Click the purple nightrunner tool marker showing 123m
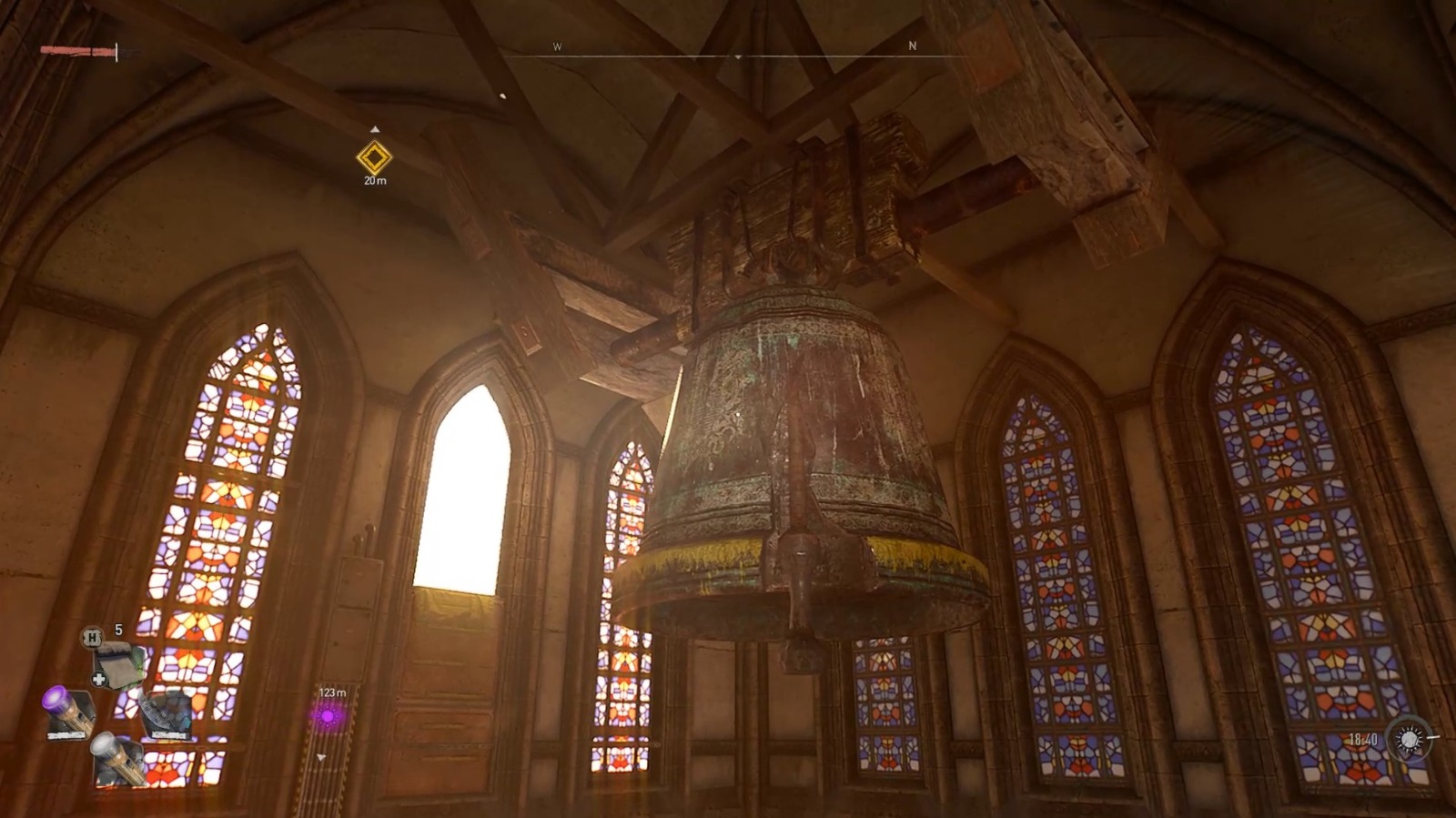The height and width of the screenshot is (818, 1456). click(x=327, y=717)
